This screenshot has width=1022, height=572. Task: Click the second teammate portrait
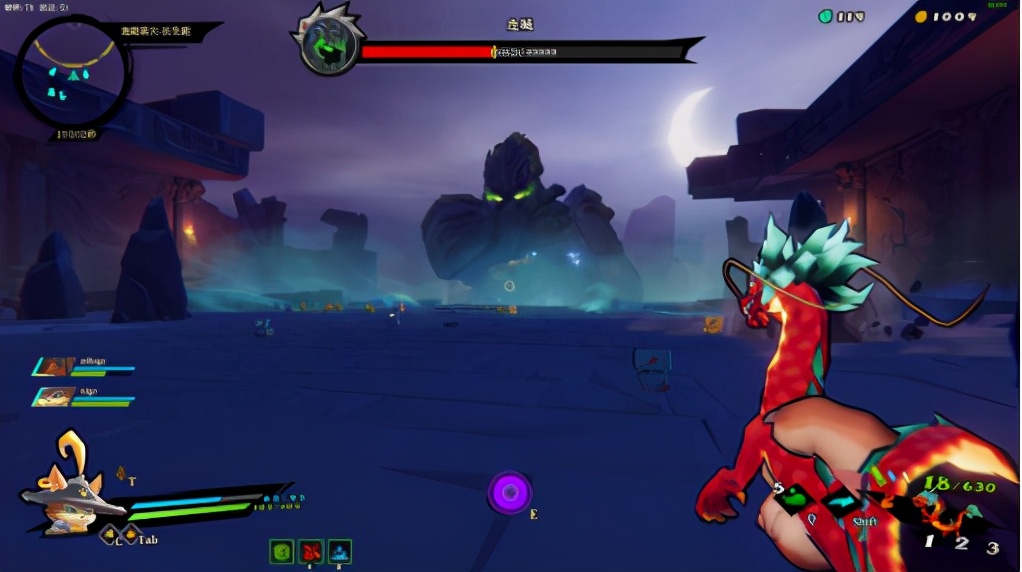pyautogui.click(x=54, y=397)
